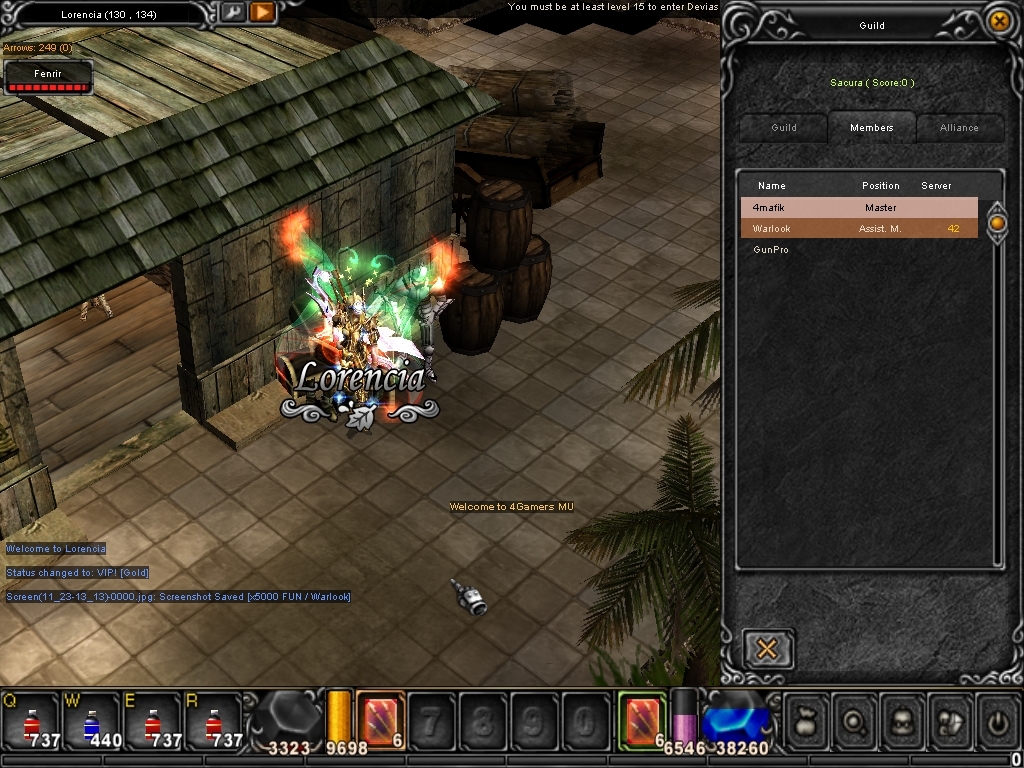
Task: Click the member list scrollbar handle
Action: click(997, 221)
